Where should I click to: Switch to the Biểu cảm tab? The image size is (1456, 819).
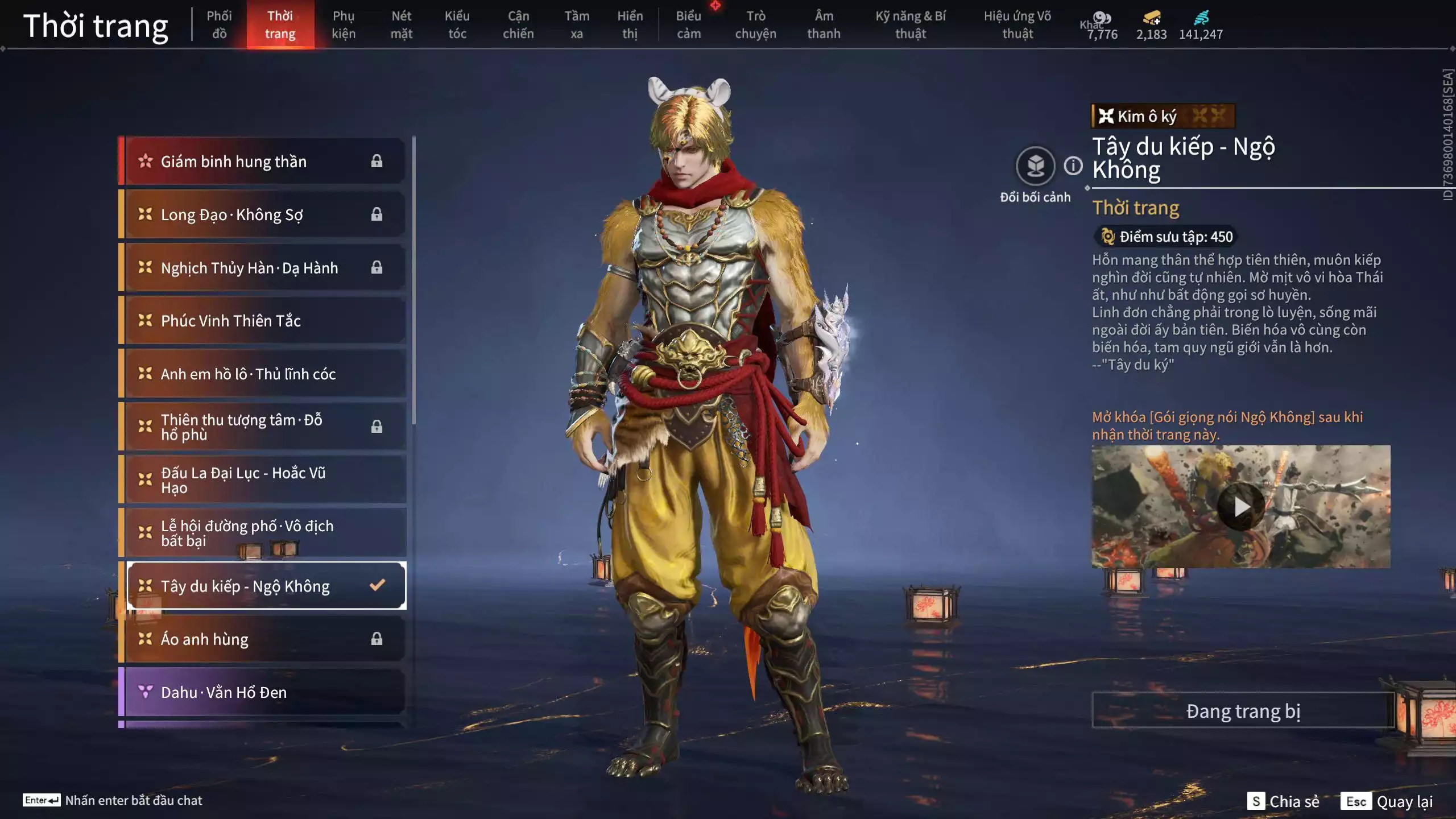click(x=688, y=24)
